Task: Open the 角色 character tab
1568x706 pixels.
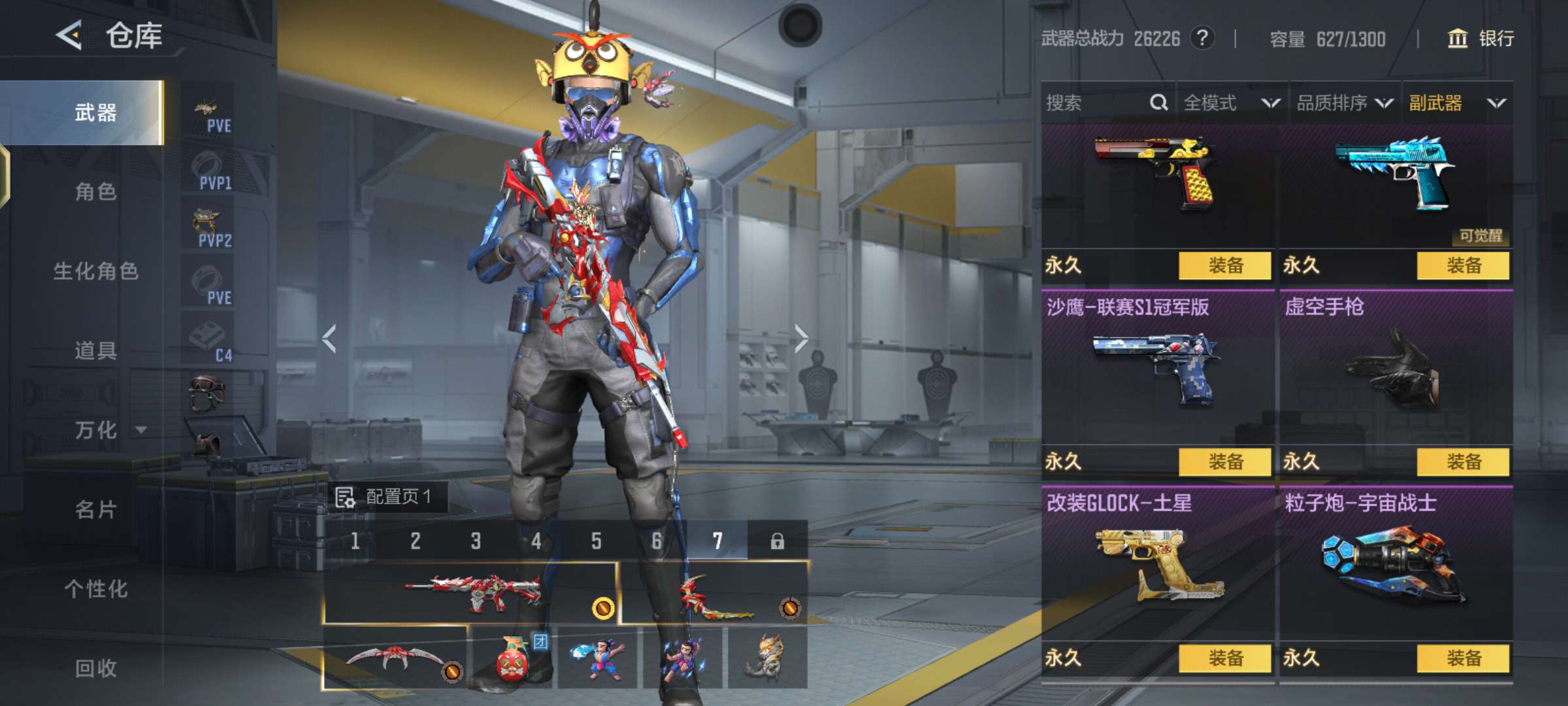Action: pyautogui.click(x=95, y=192)
